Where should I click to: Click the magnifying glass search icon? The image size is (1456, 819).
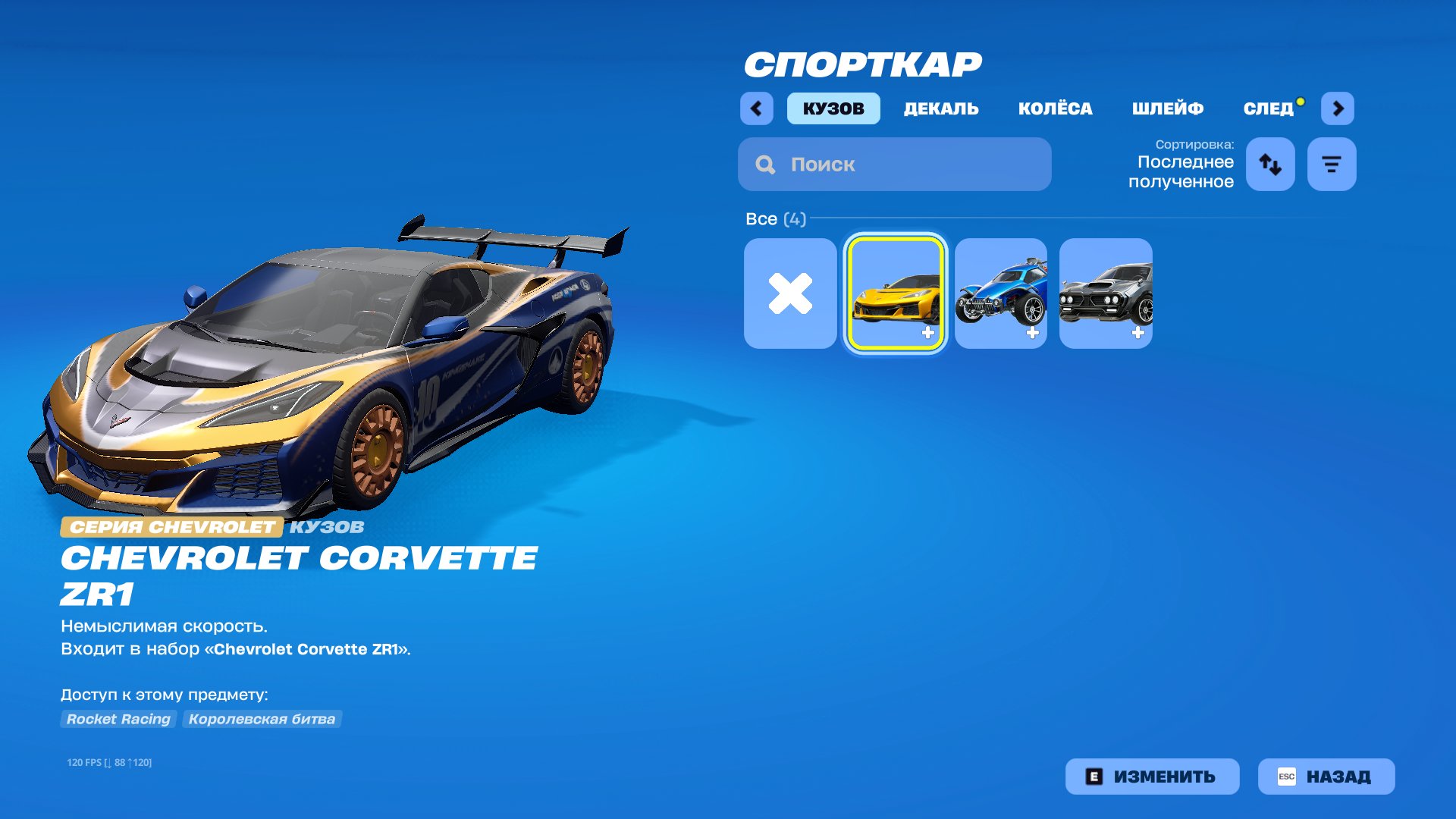(765, 164)
